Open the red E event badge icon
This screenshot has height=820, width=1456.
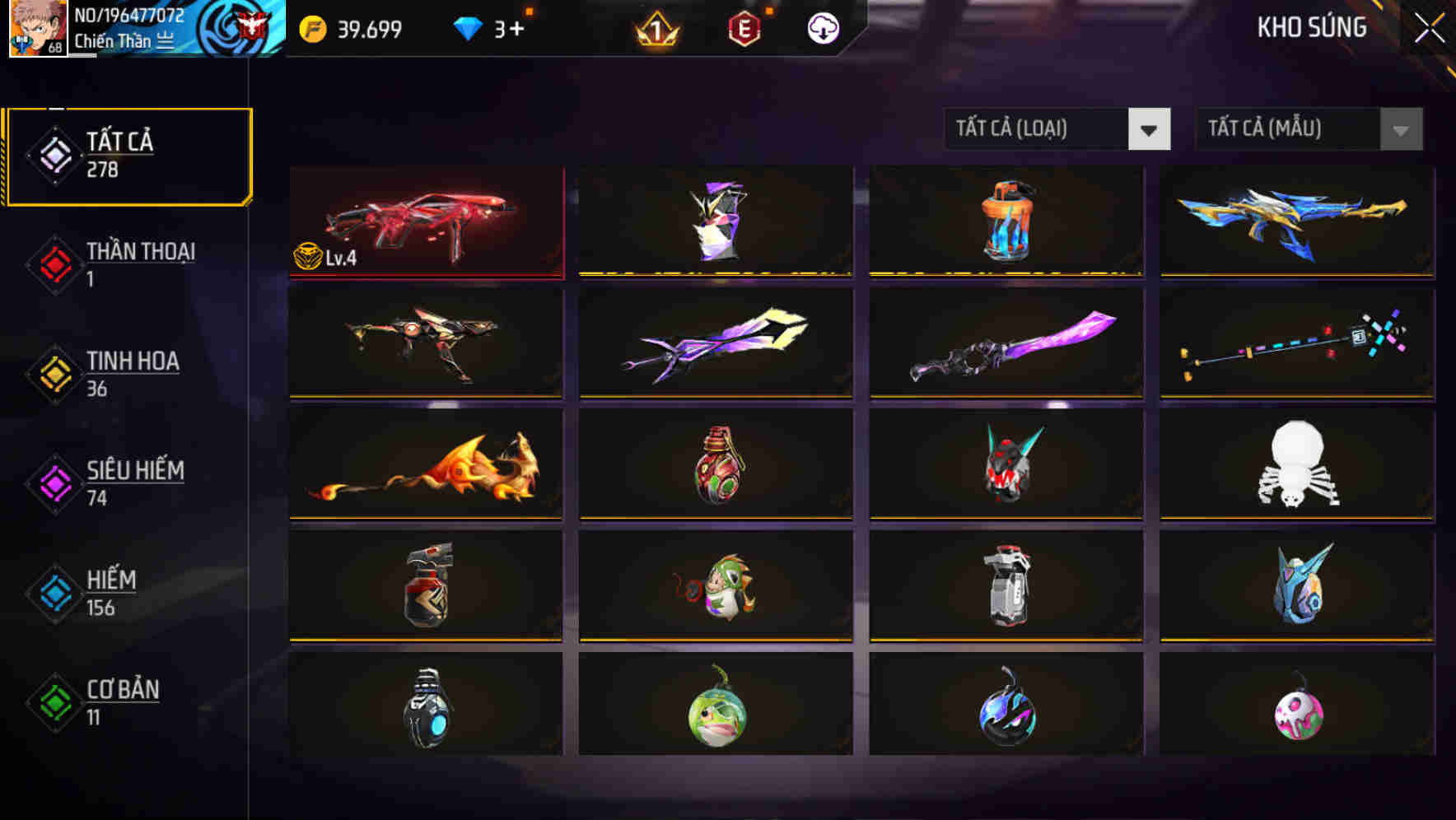click(x=741, y=29)
